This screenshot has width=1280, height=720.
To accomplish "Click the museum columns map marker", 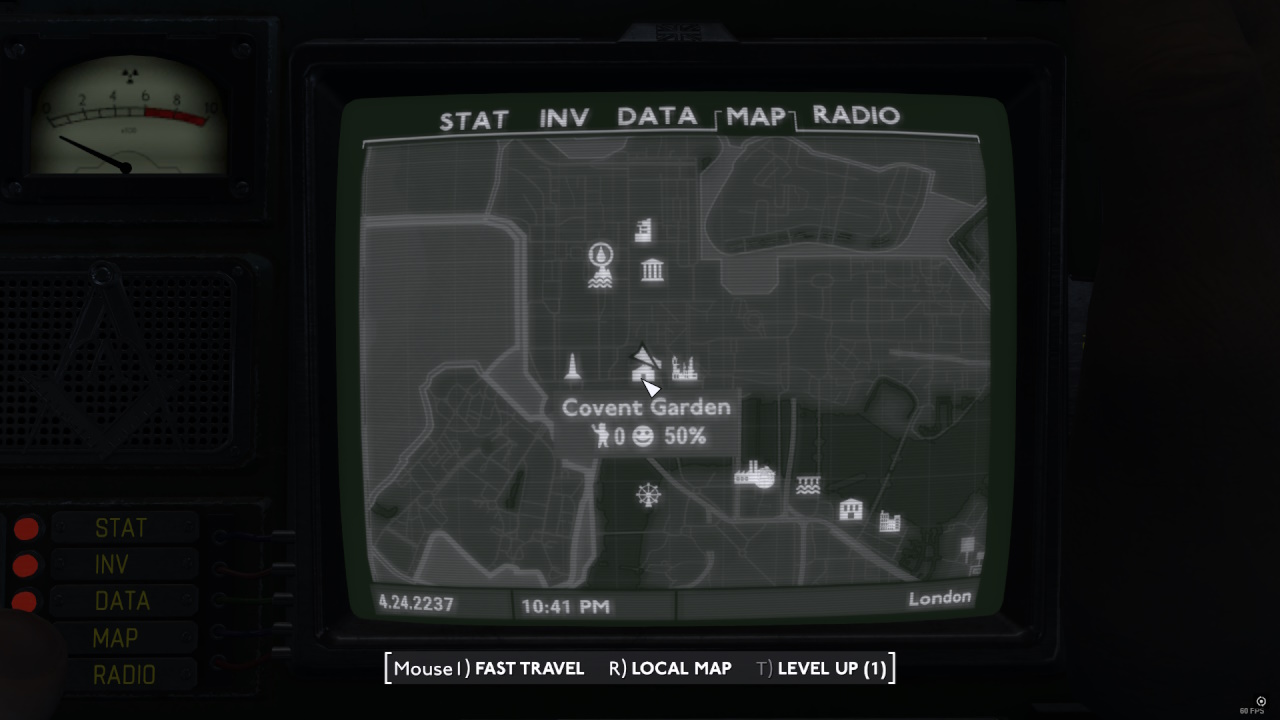I will click(x=653, y=271).
